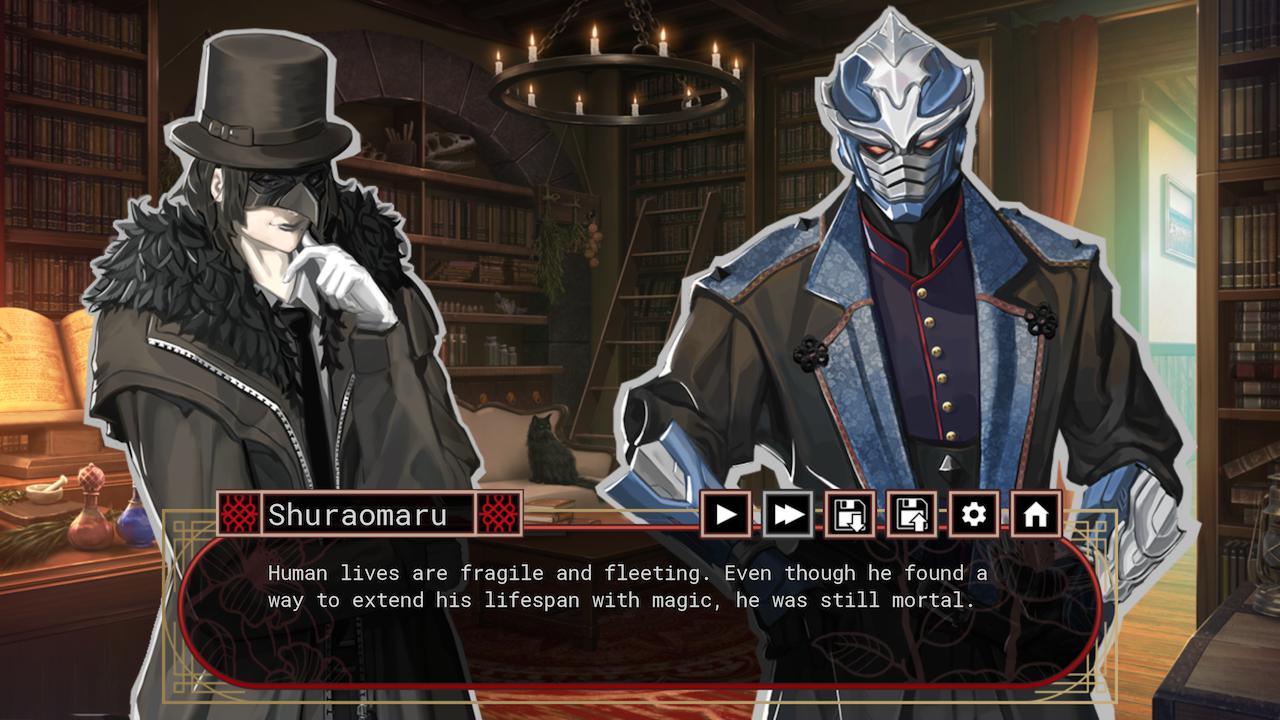Return to title screen with the home icon

click(1037, 513)
